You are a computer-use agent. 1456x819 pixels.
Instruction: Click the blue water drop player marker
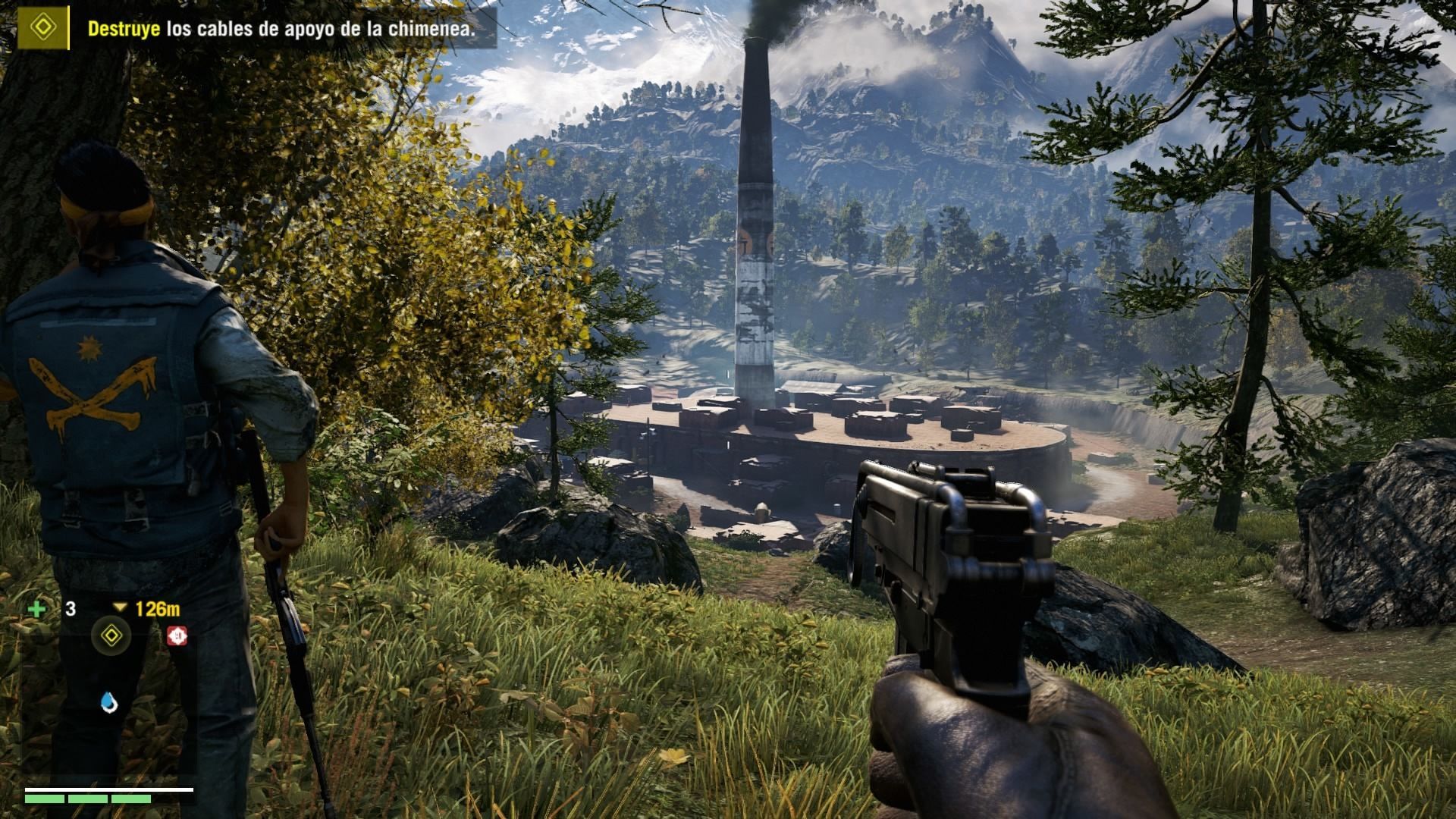tap(110, 703)
